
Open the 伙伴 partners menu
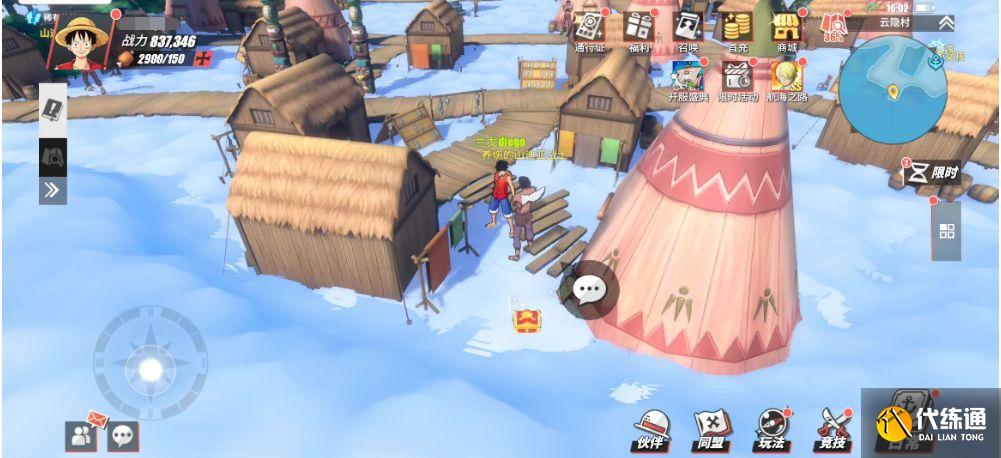(652, 428)
